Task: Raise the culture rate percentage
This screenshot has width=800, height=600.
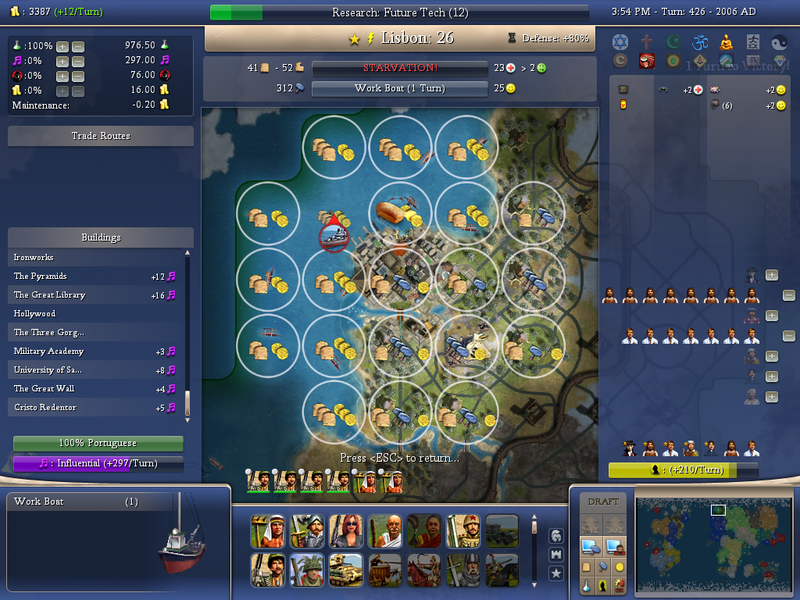Action: point(62,61)
